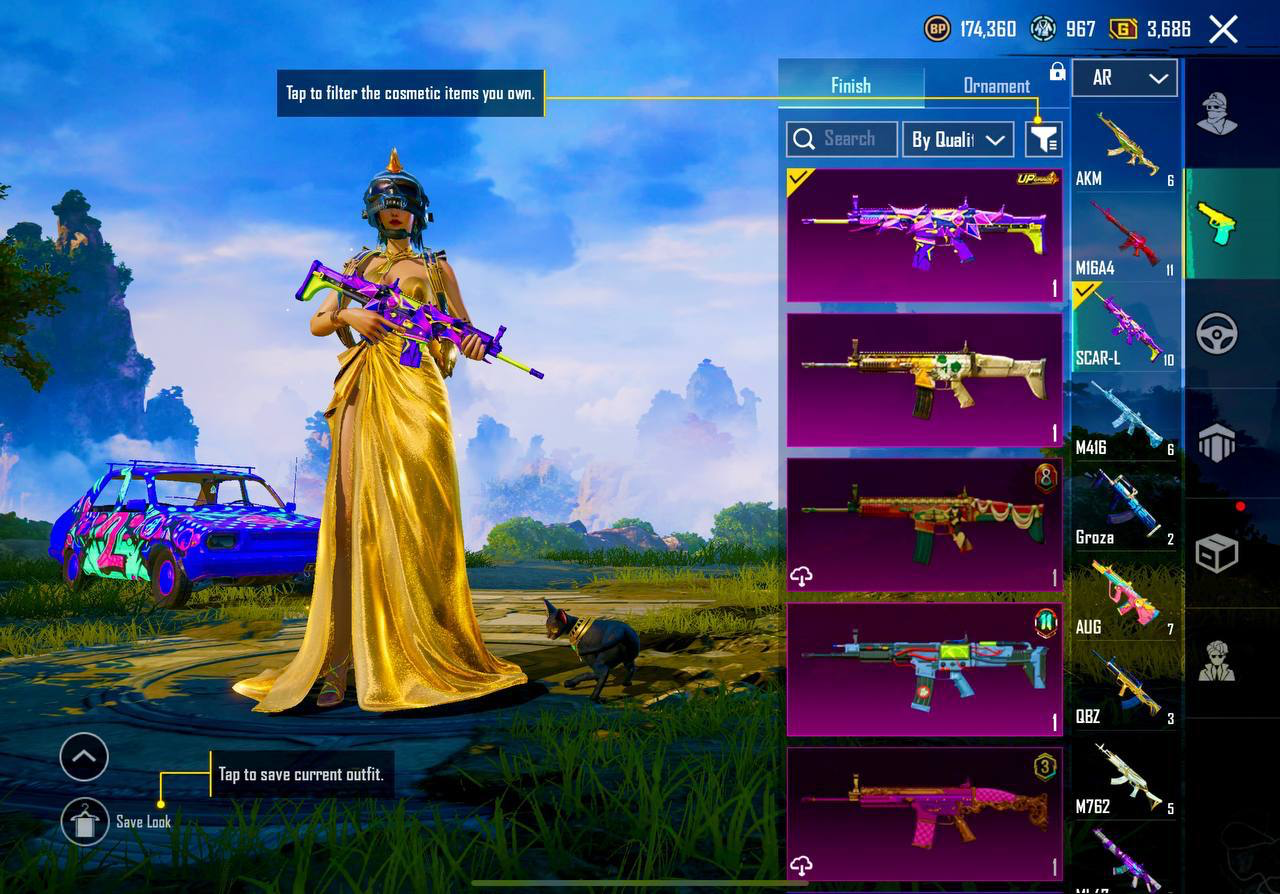
Task: Select the M762 weapon entry
Action: pyautogui.click(x=1125, y=776)
